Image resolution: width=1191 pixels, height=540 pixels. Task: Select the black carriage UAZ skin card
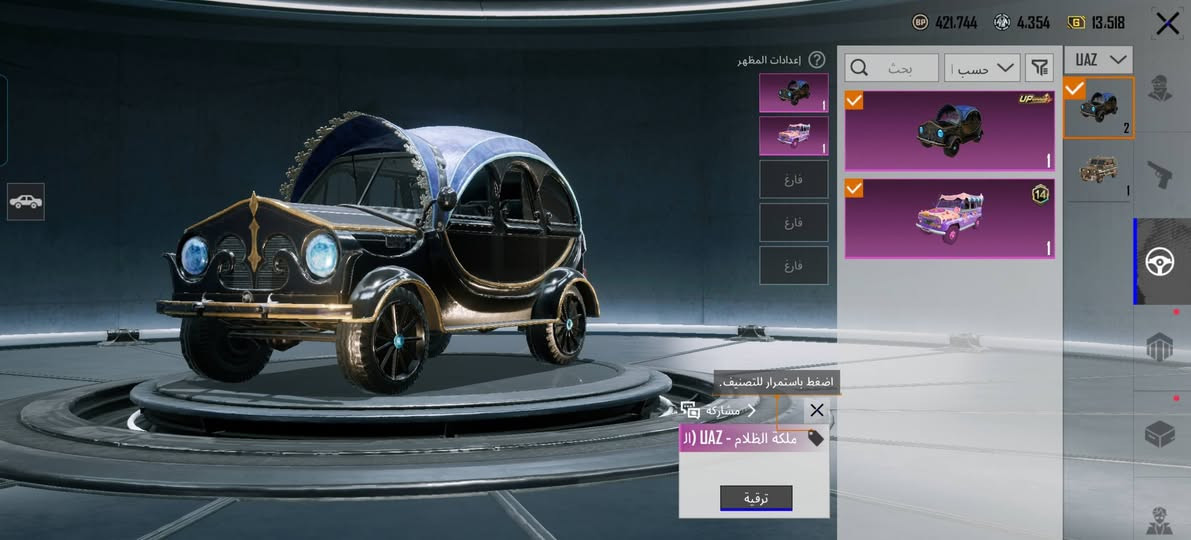(x=949, y=131)
